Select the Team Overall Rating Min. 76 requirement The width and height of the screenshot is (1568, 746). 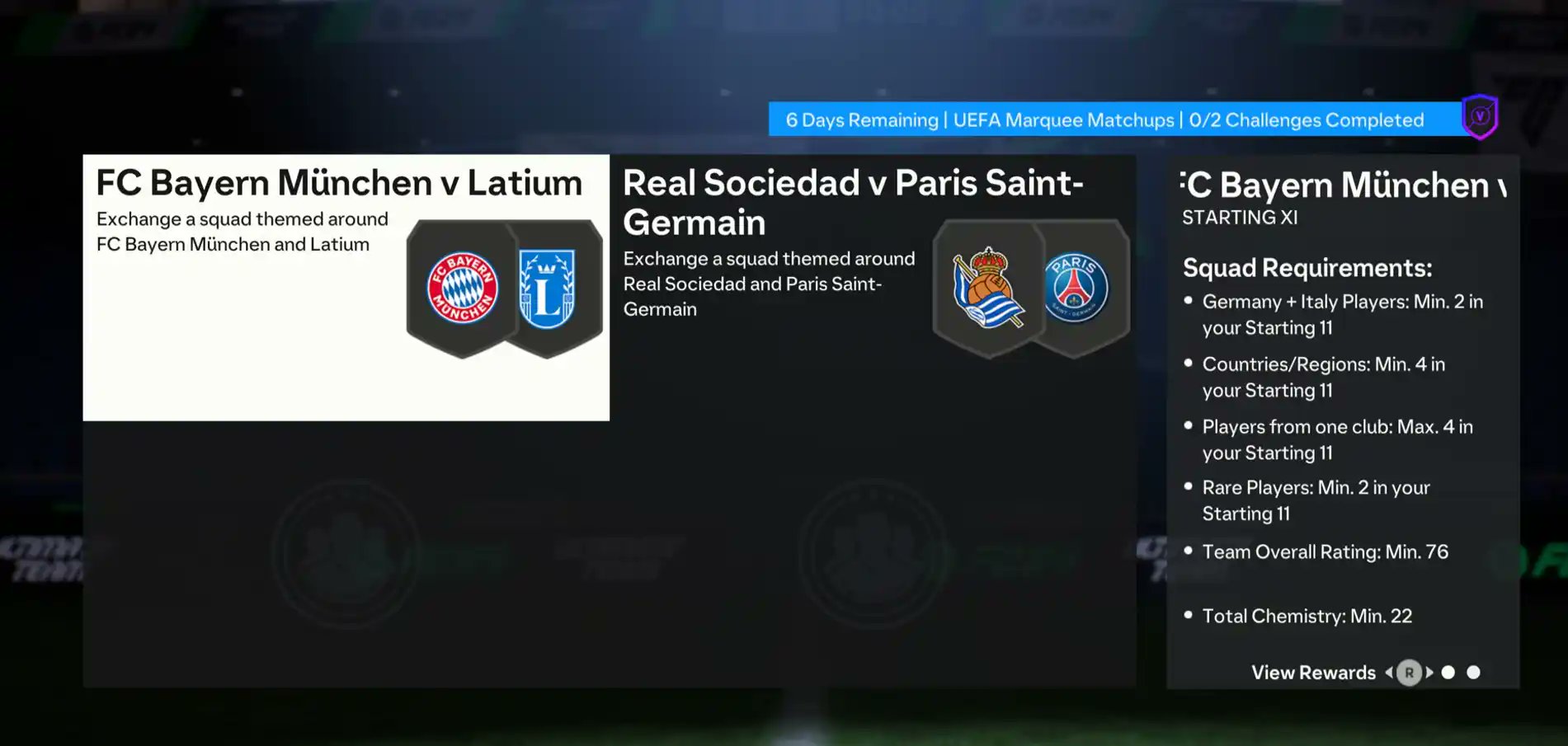(x=1326, y=552)
